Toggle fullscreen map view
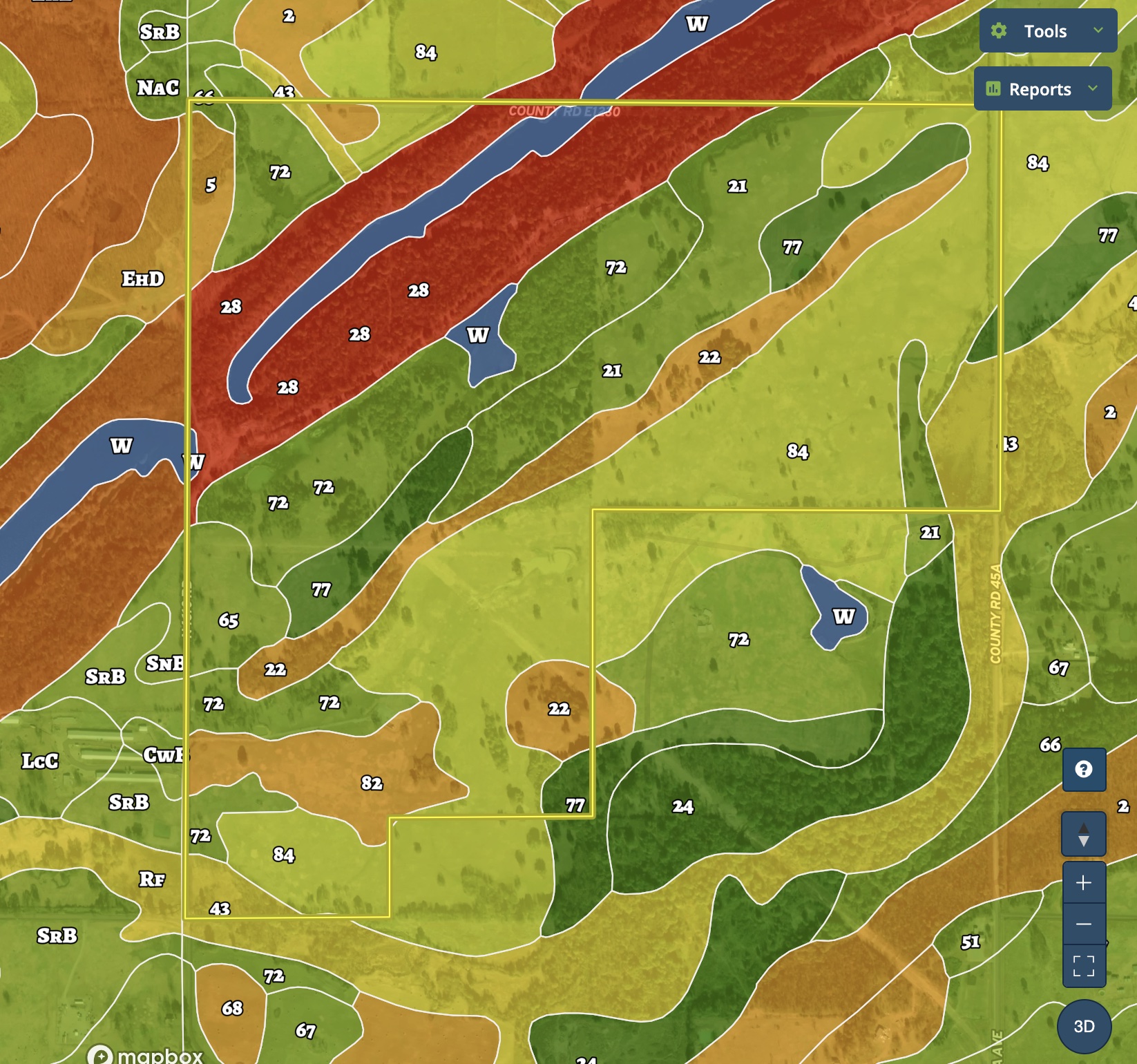This screenshot has height=1064, width=1137. point(1084,965)
